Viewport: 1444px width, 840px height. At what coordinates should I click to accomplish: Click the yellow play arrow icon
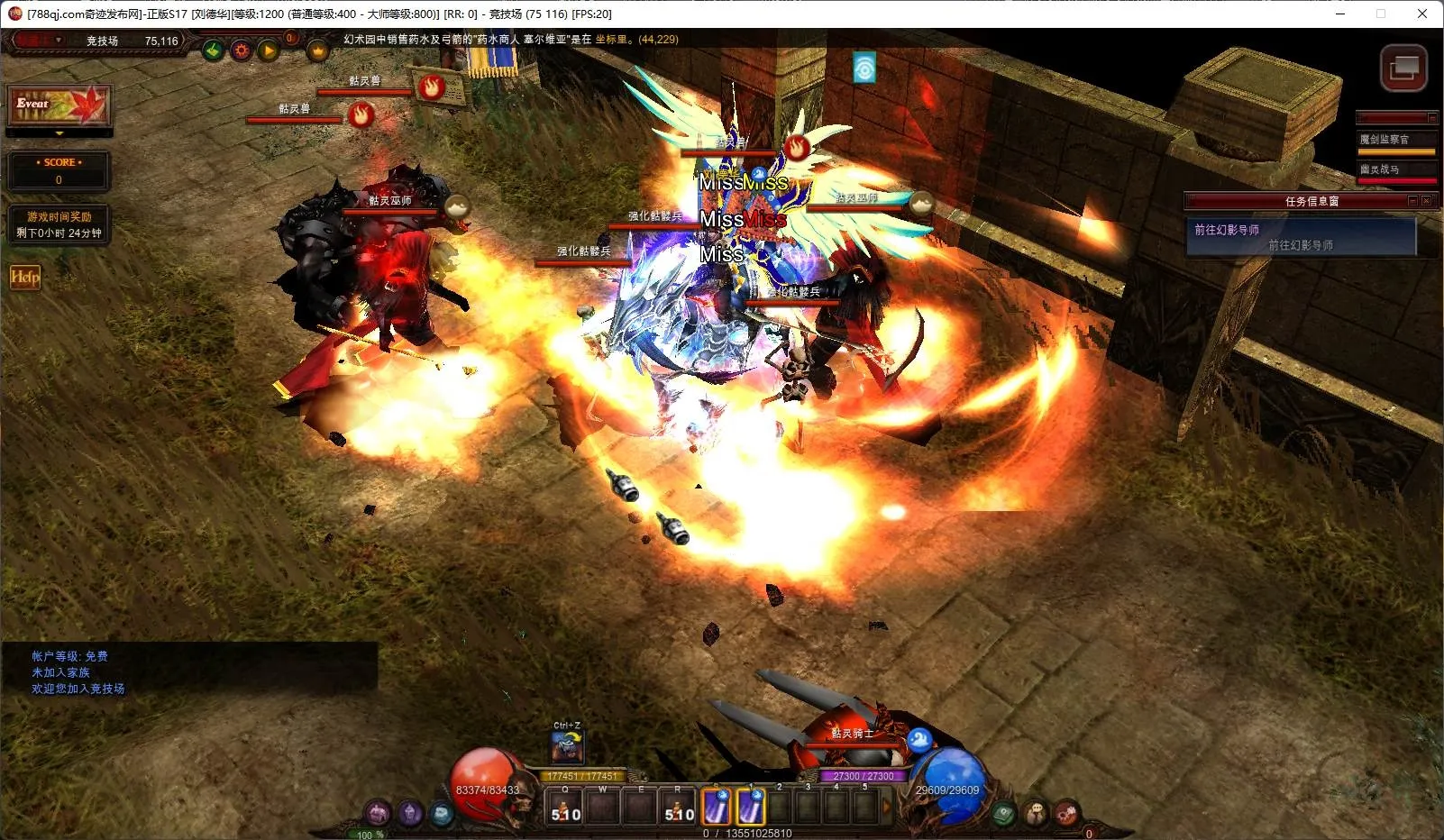[269, 50]
